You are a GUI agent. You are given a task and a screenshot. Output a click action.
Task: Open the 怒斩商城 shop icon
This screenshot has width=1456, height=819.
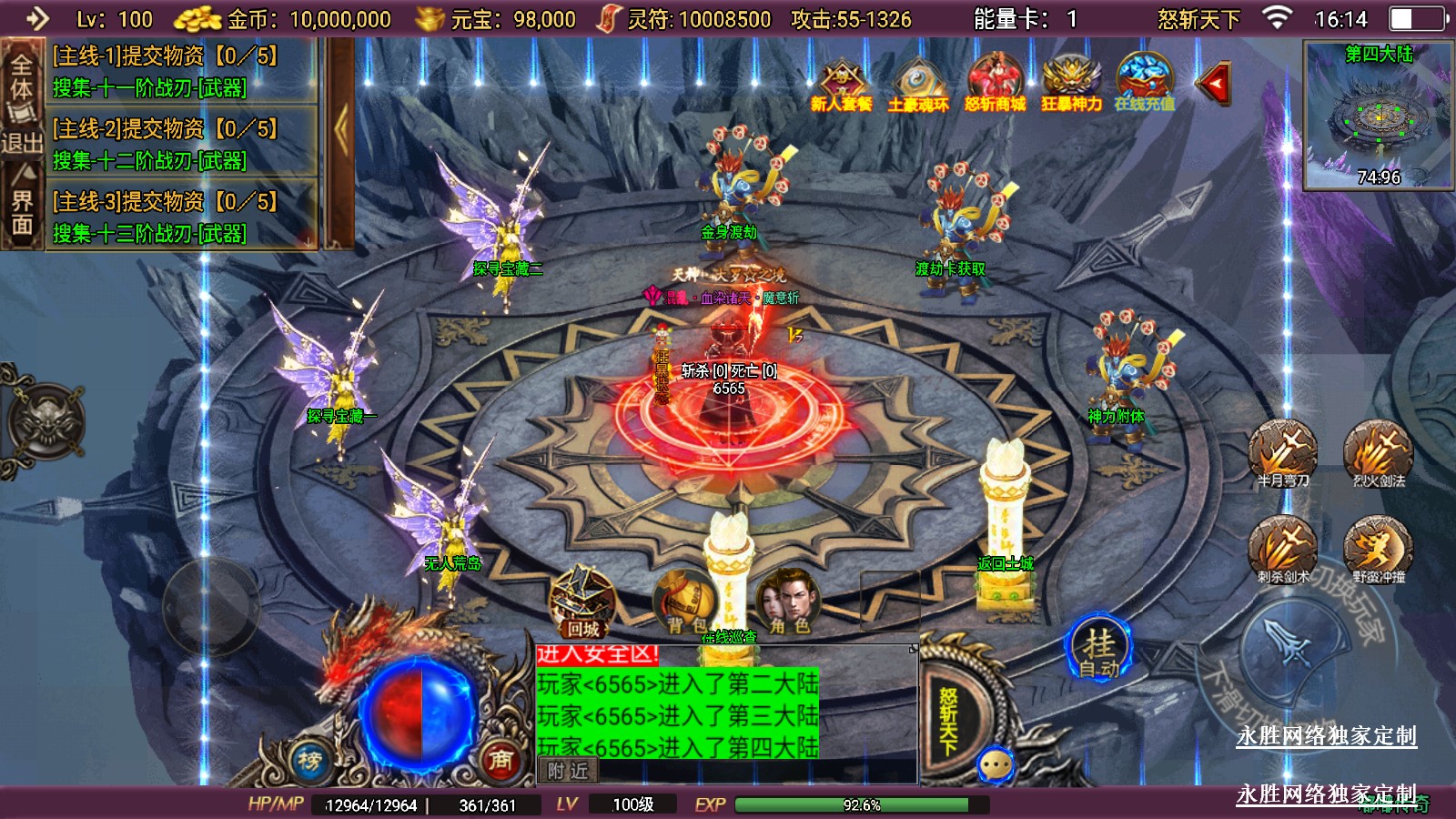[x=995, y=83]
